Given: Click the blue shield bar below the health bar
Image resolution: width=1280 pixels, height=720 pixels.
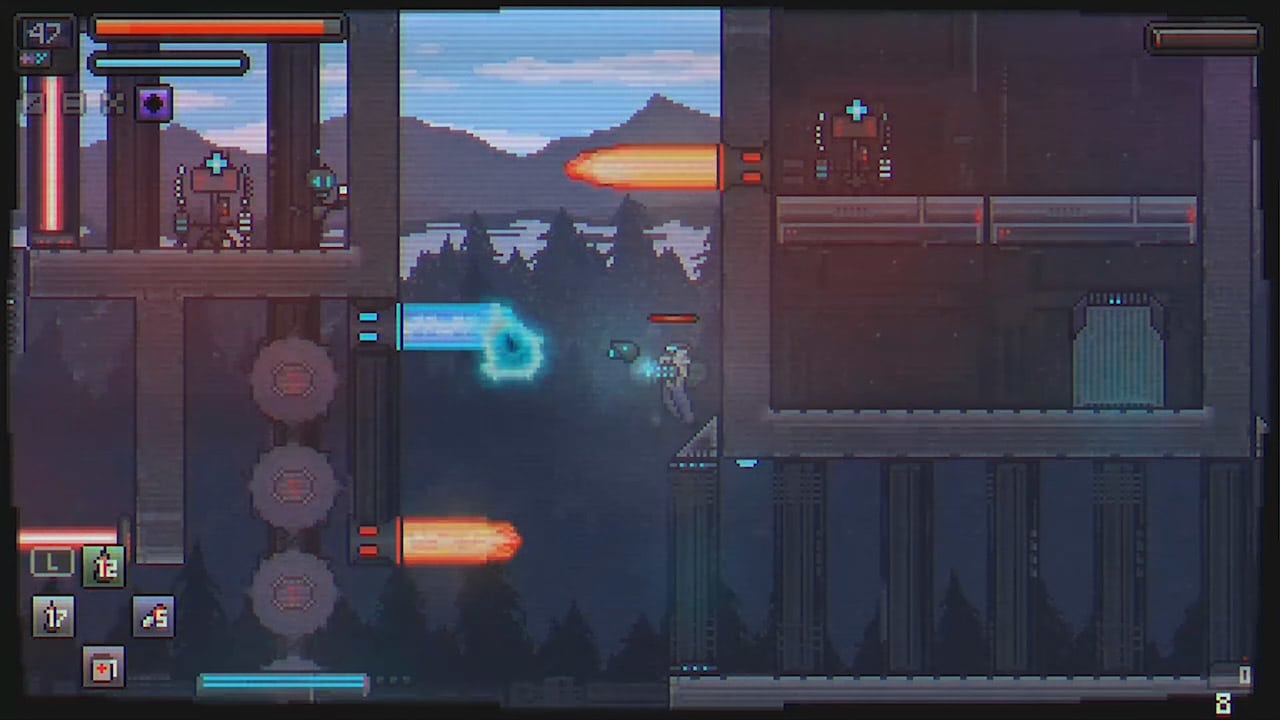Looking at the screenshot, I should pyautogui.click(x=165, y=63).
